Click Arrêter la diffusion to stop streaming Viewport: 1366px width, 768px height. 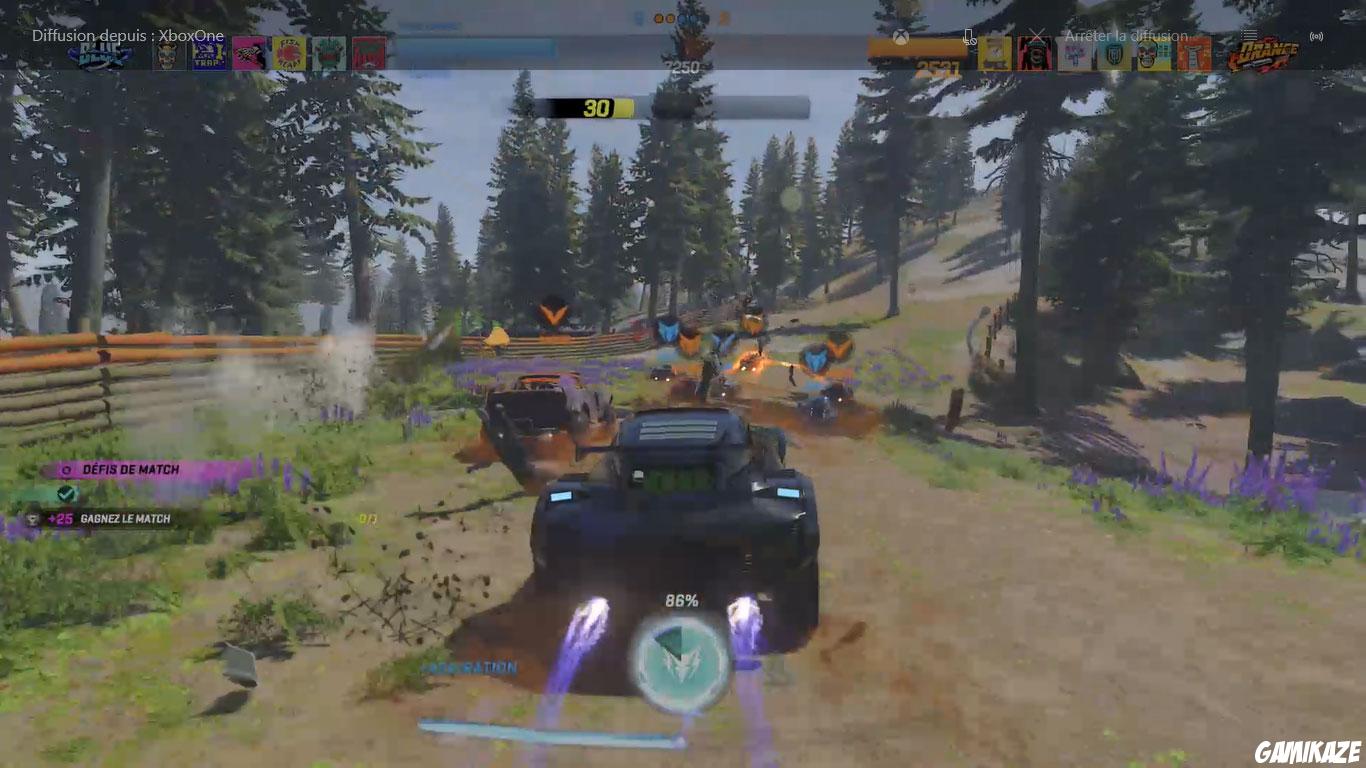(1126, 36)
